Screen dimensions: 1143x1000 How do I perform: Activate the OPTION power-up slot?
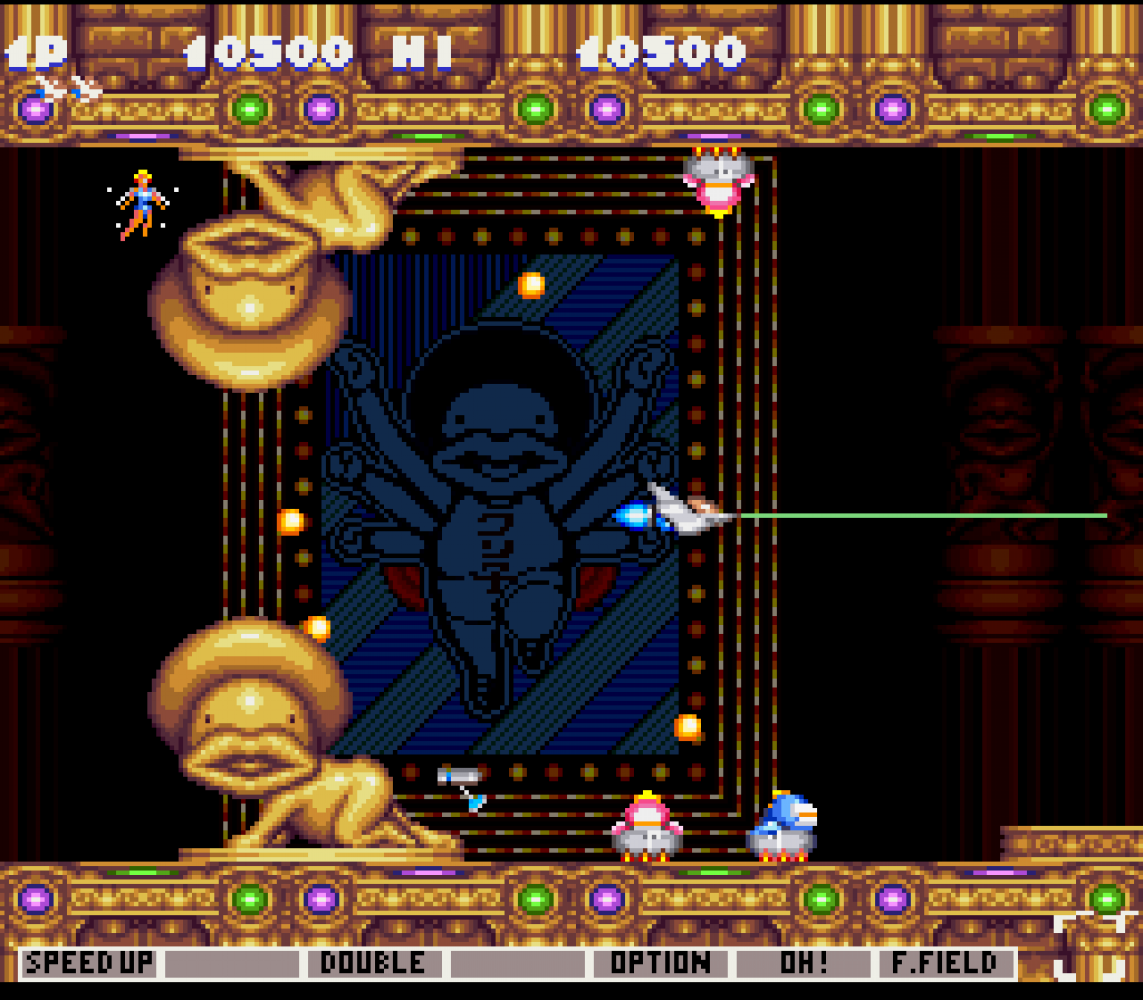click(660, 964)
